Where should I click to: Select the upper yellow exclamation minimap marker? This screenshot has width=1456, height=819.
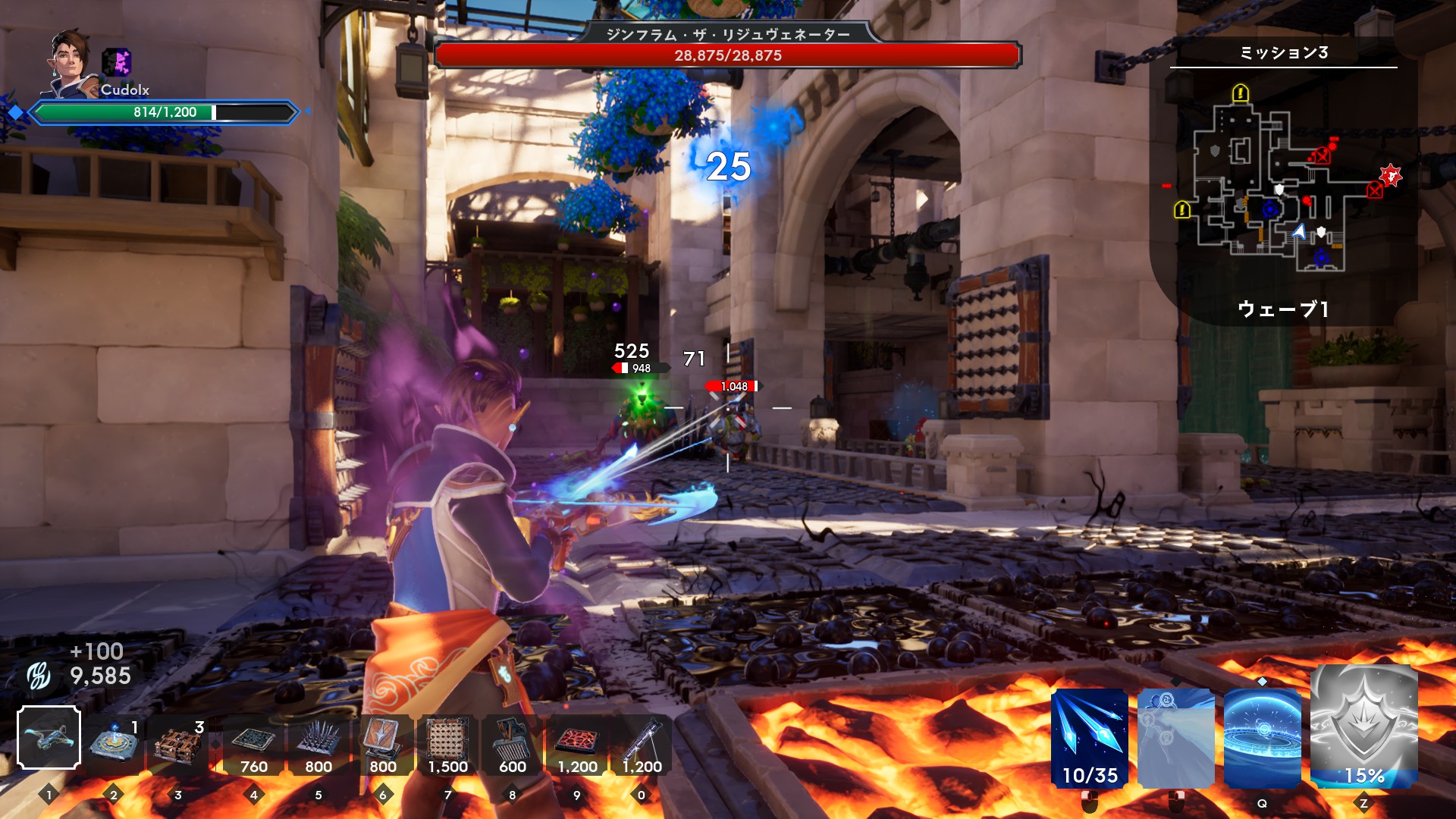click(x=1241, y=93)
